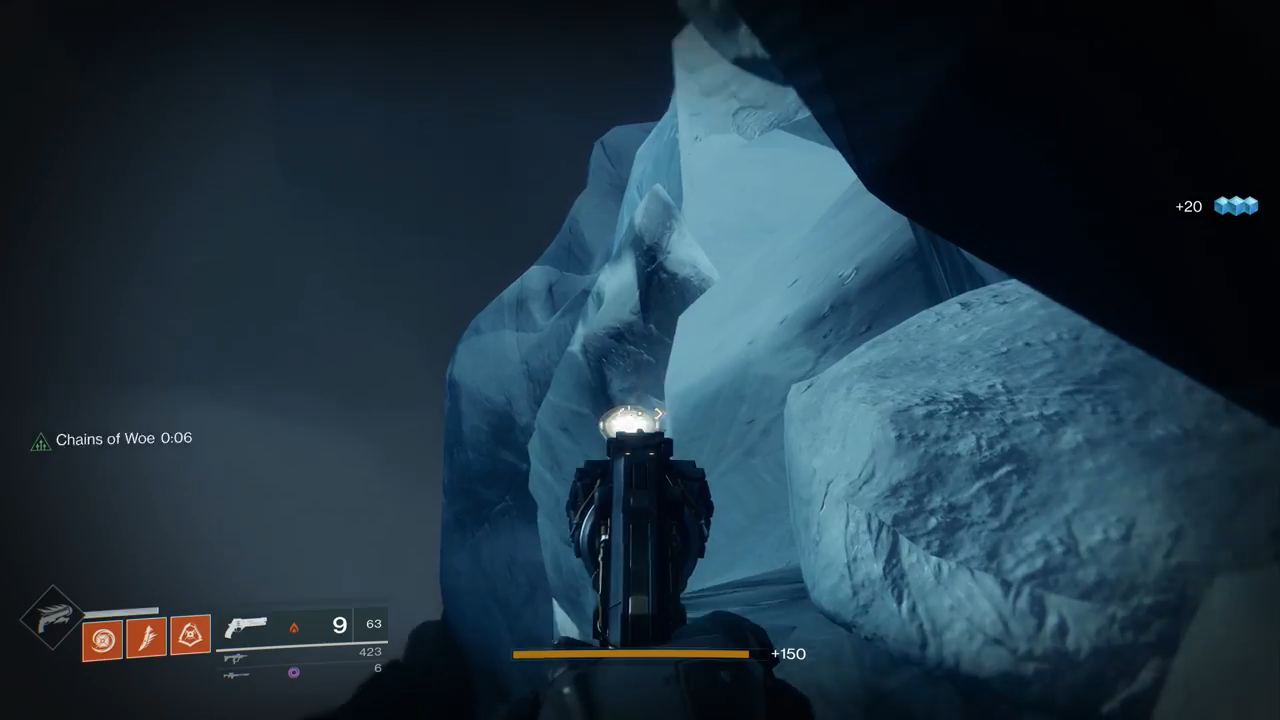Screen dimensions: 1280x720
Task: Click the Chains of Woe tracker
Action: coord(112,439)
